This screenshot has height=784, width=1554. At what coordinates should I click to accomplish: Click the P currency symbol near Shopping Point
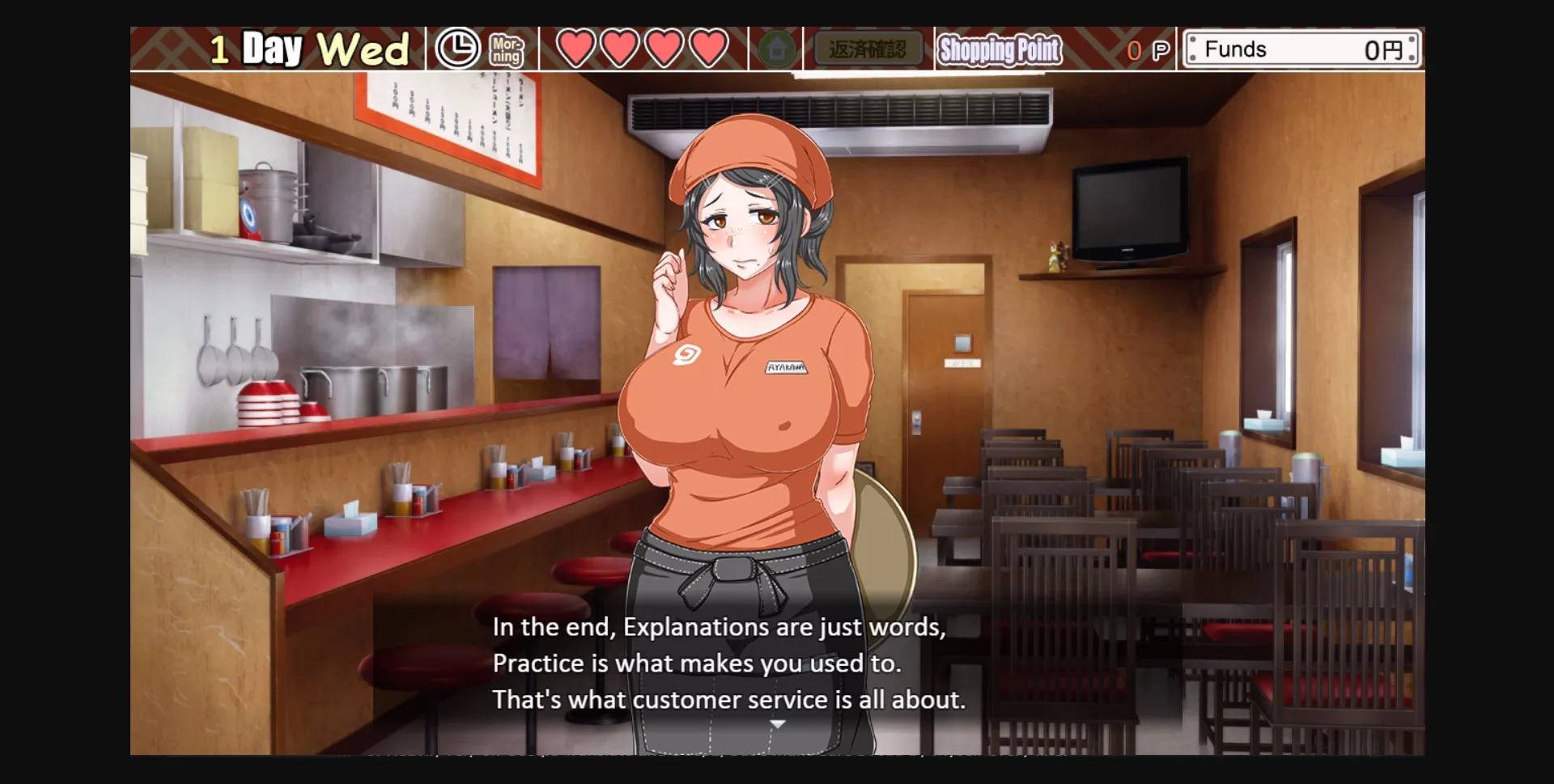click(1161, 49)
